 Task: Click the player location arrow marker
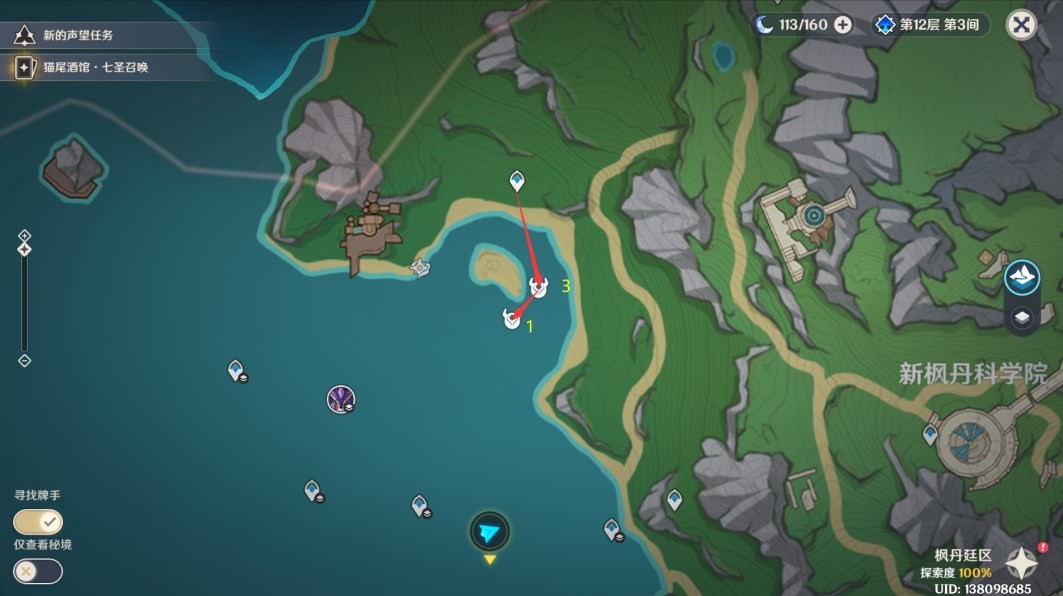[x=489, y=532]
